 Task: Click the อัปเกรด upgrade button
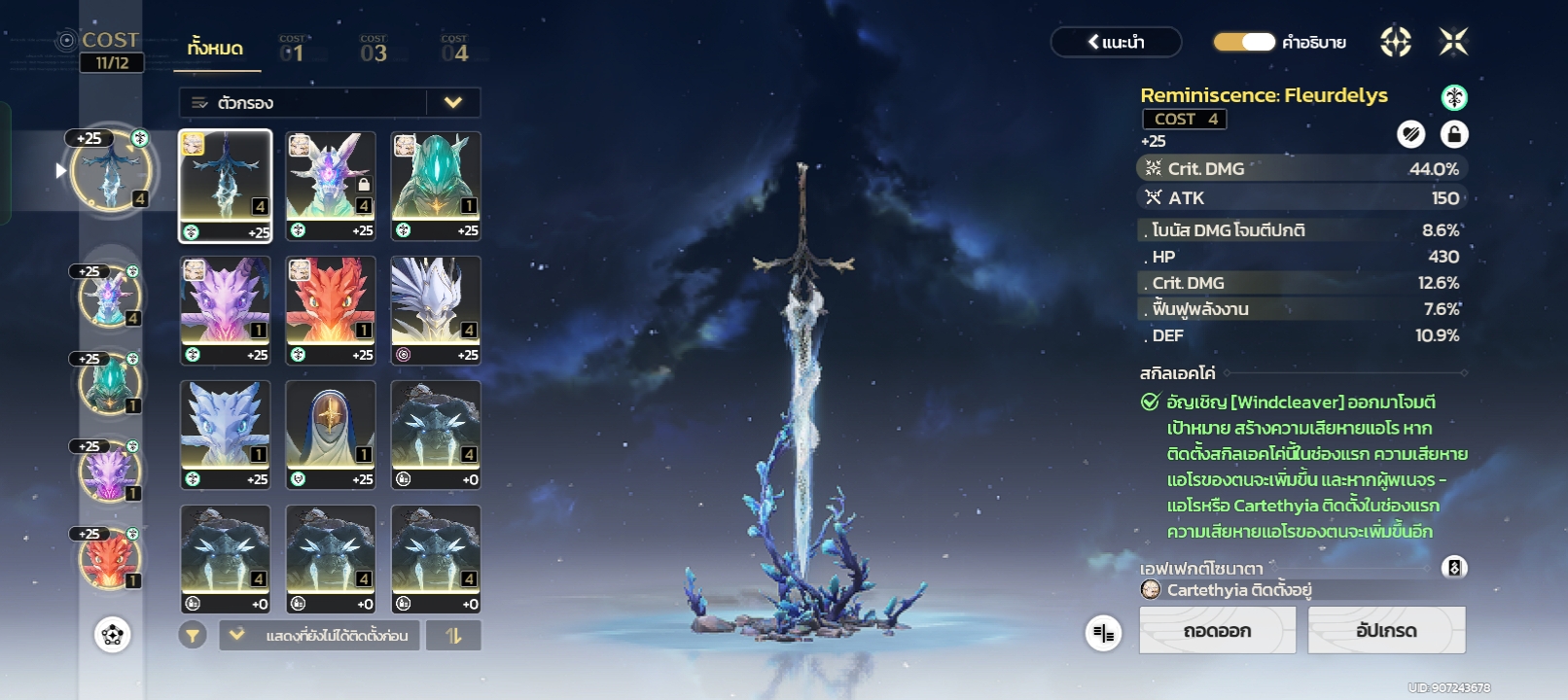point(1386,631)
